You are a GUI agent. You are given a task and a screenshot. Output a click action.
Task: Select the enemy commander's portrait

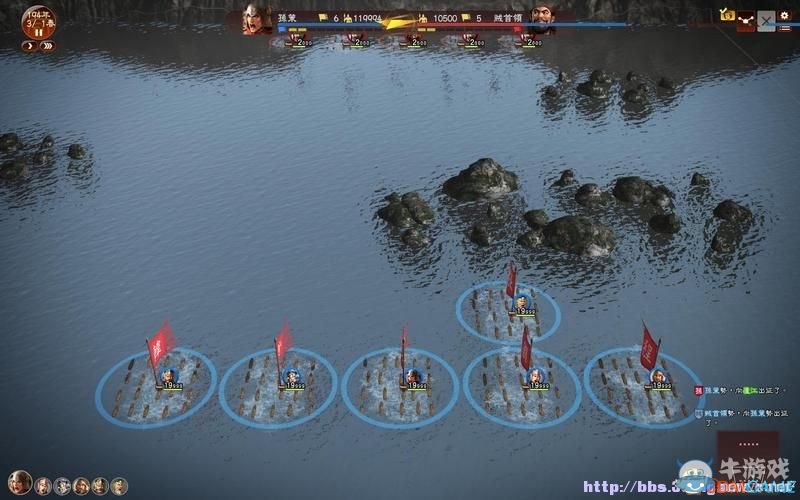click(544, 19)
